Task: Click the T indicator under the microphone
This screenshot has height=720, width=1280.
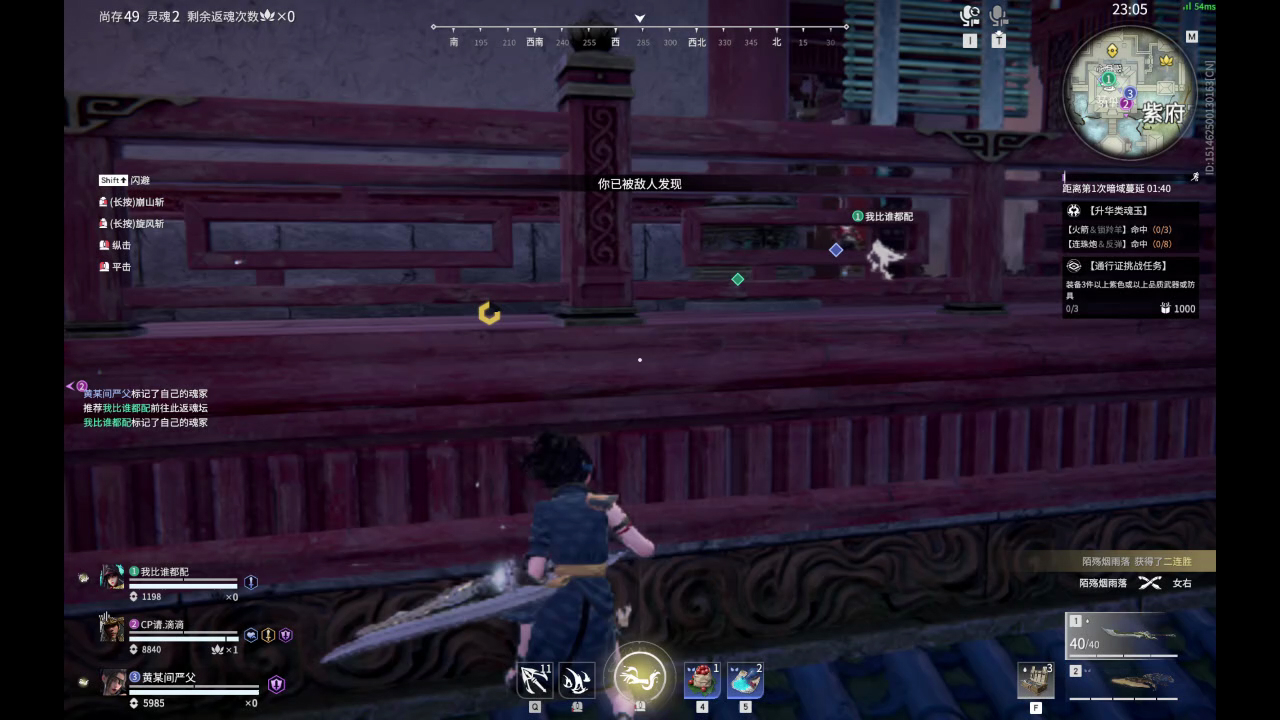Action: 997,40
